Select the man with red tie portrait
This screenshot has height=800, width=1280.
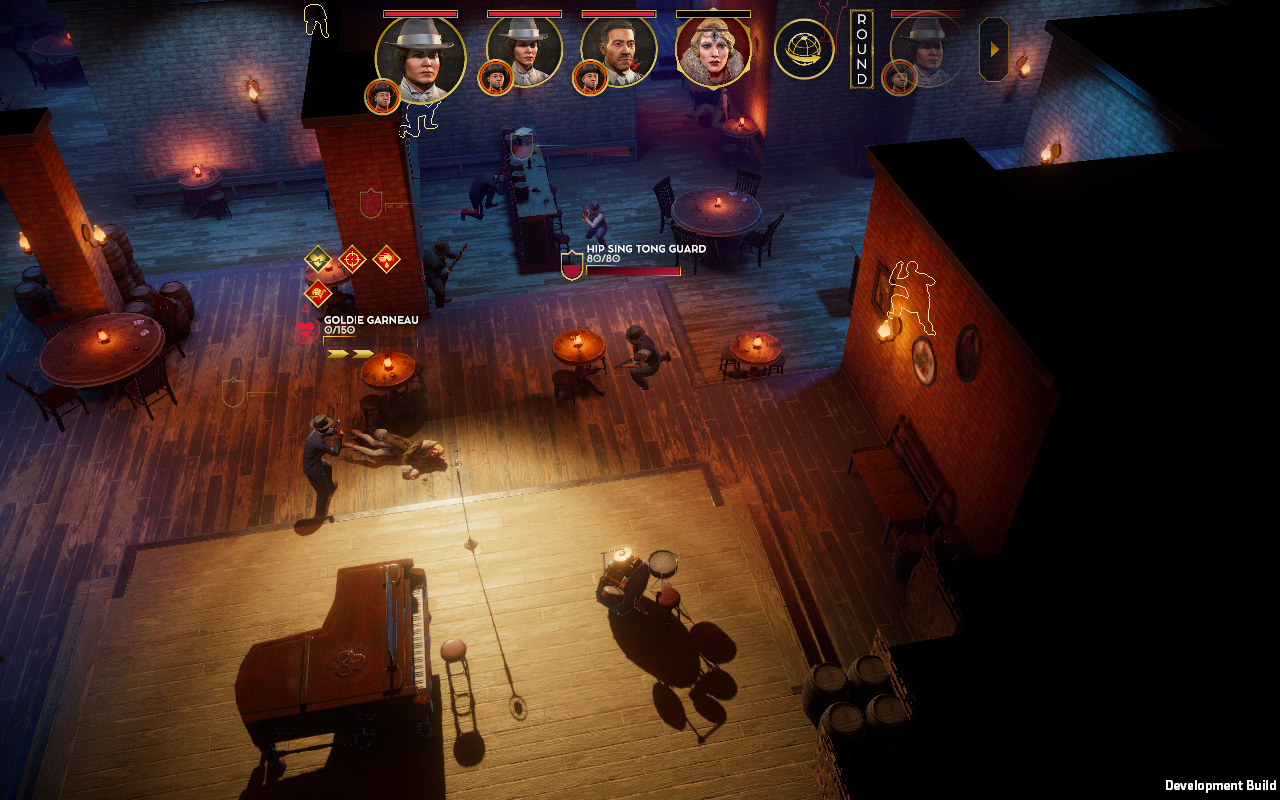(x=619, y=50)
